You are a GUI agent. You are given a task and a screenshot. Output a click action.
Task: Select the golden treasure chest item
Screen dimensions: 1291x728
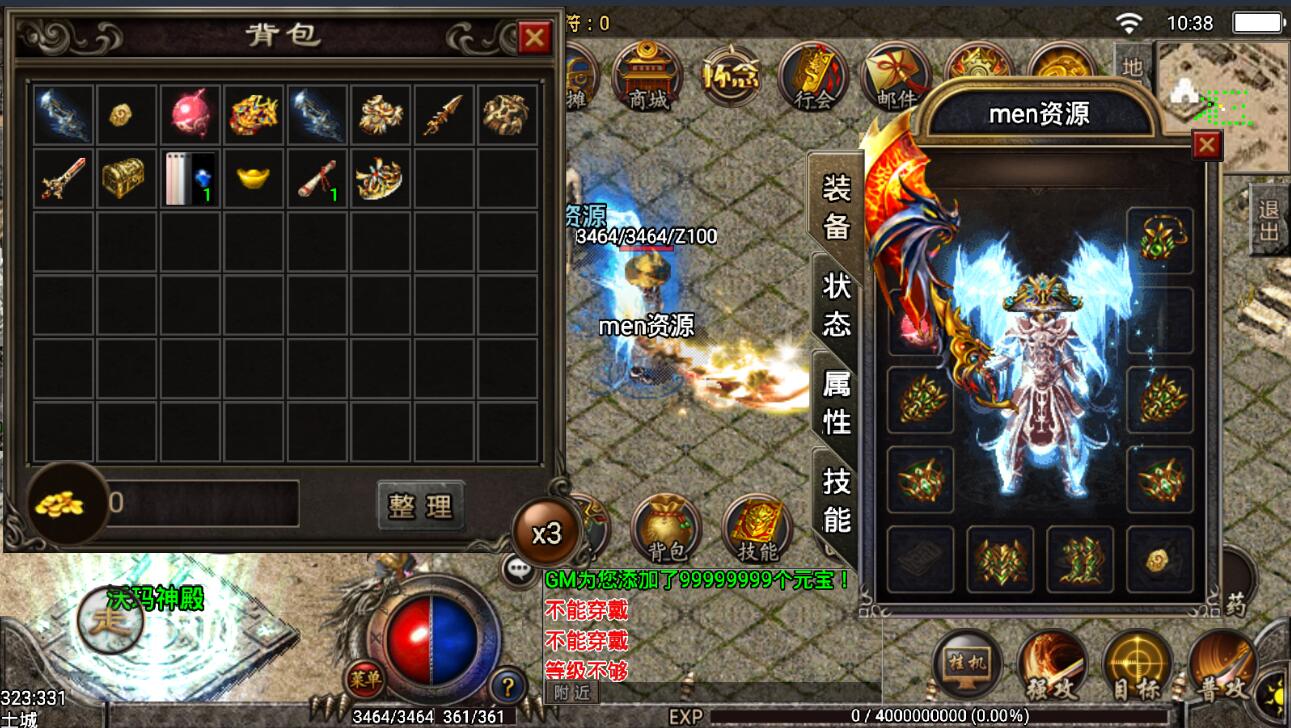click(x=127, y=179)
